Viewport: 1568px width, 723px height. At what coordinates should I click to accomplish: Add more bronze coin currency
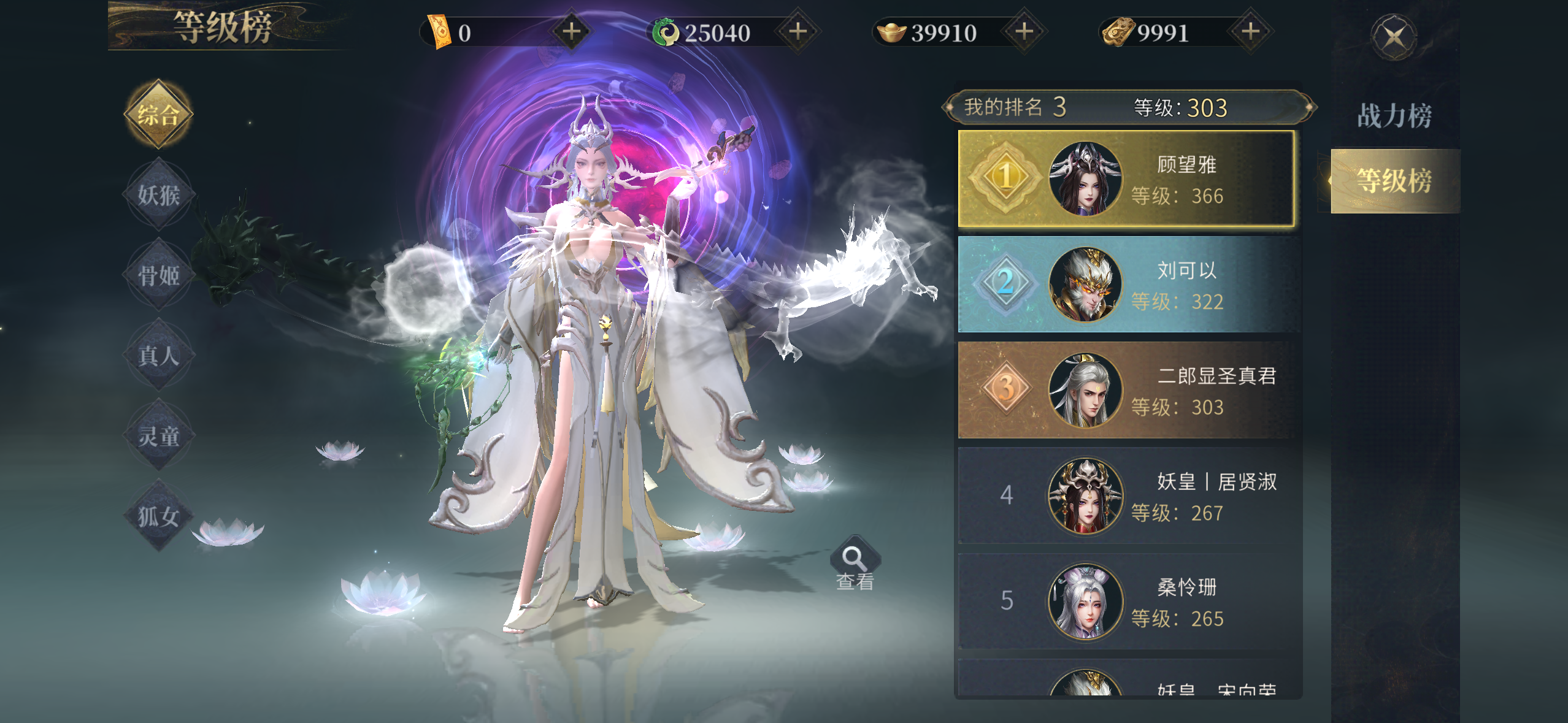(1250, 31)
